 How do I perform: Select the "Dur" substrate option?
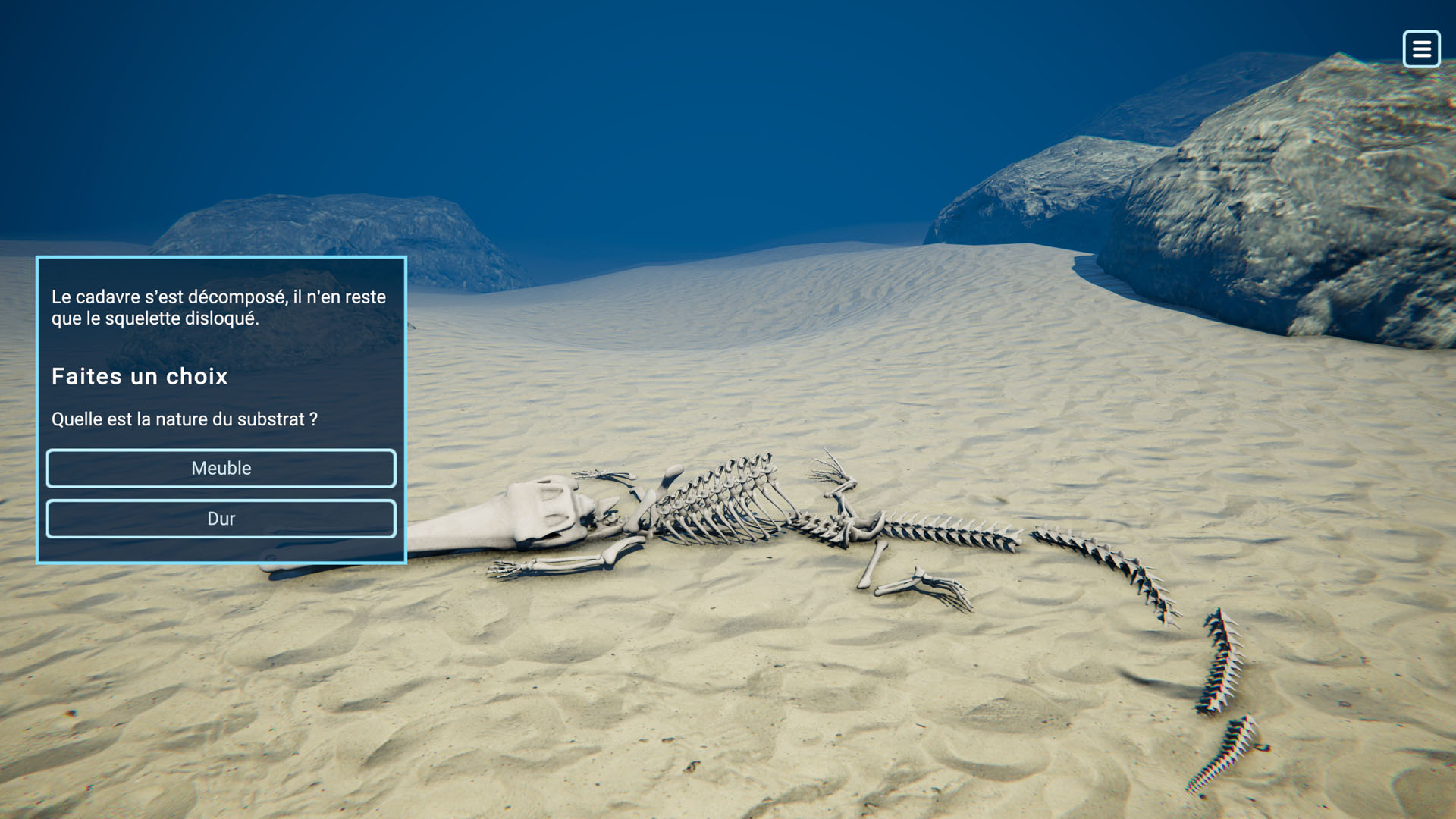click(221, 519)
